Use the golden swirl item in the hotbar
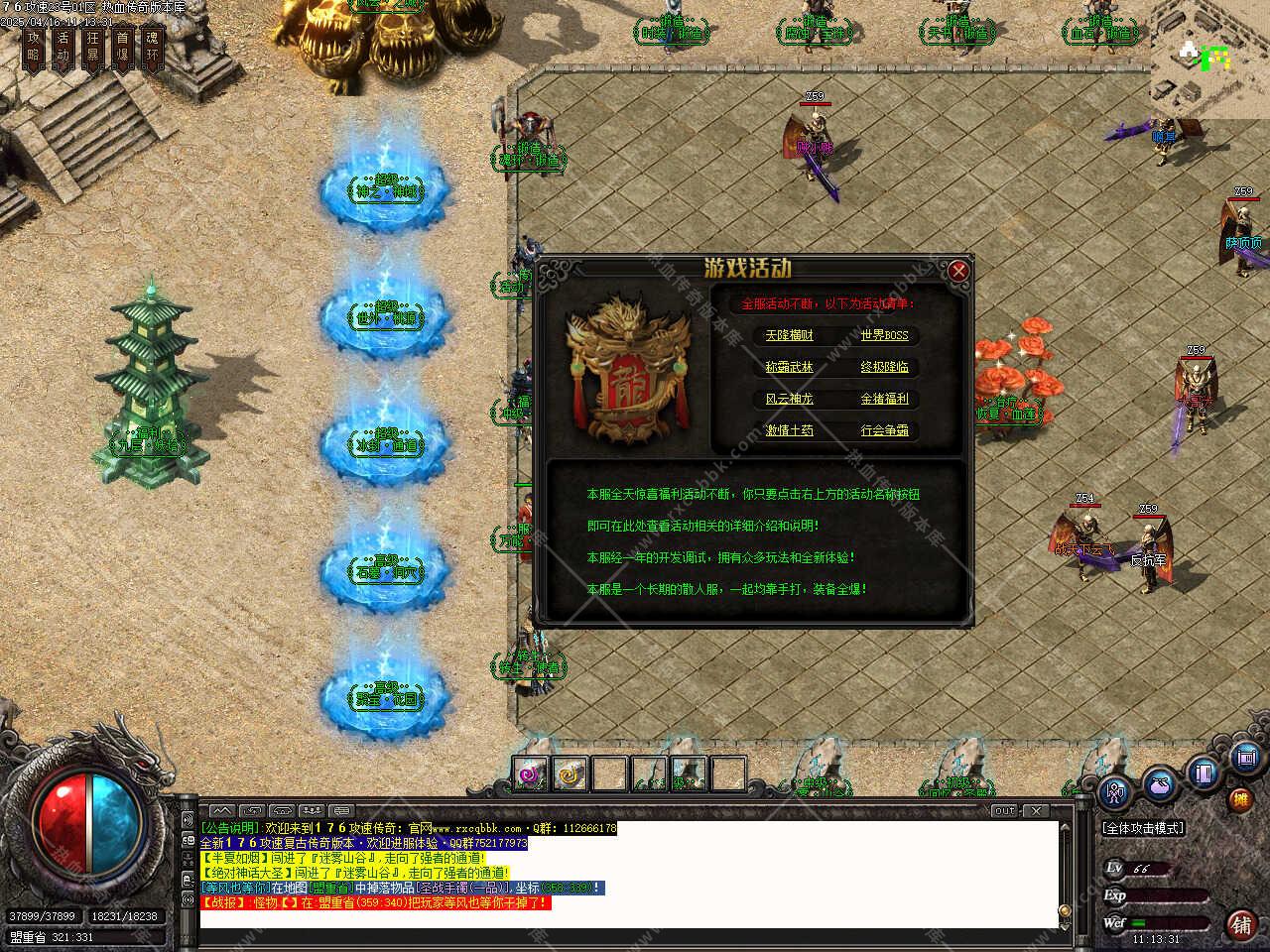Screen dimensions: 1270x952 tap(570, 773)
